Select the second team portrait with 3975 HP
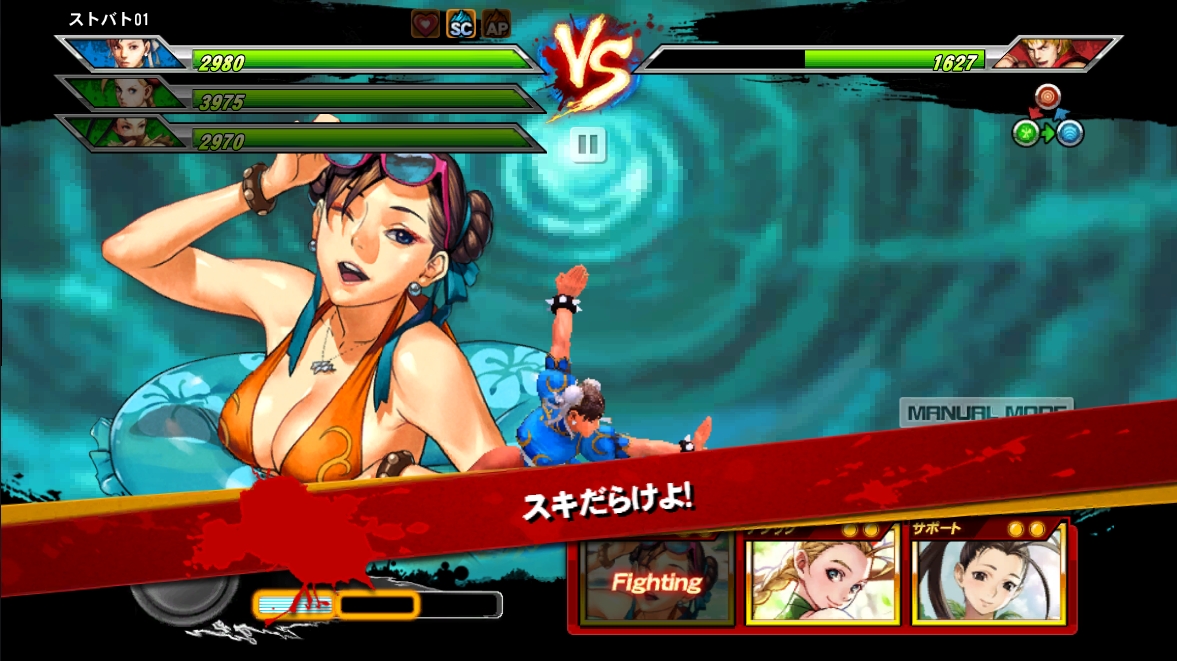 click(x=129, y=94)
